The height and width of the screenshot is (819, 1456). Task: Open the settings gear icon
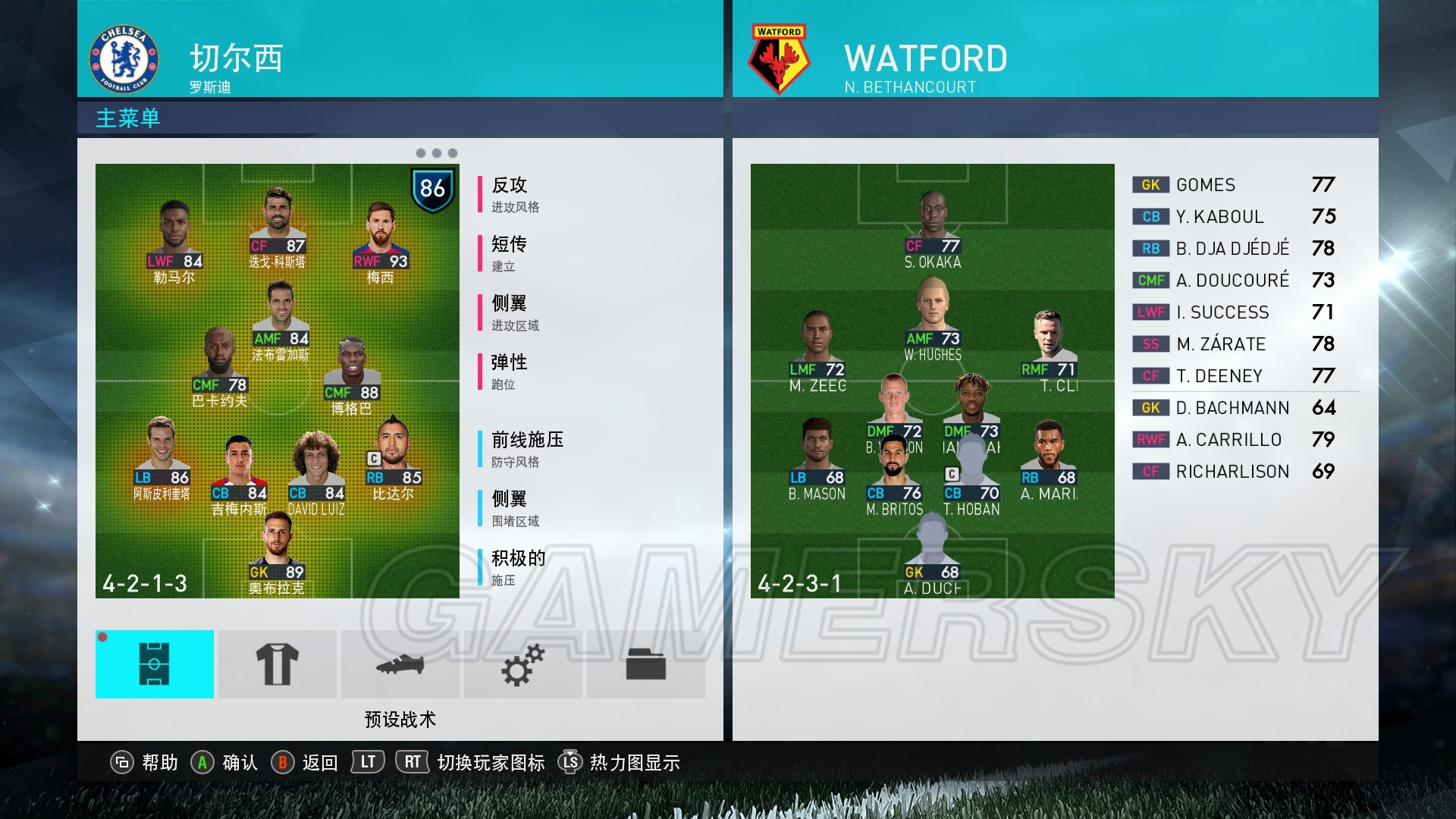[523, 664]
